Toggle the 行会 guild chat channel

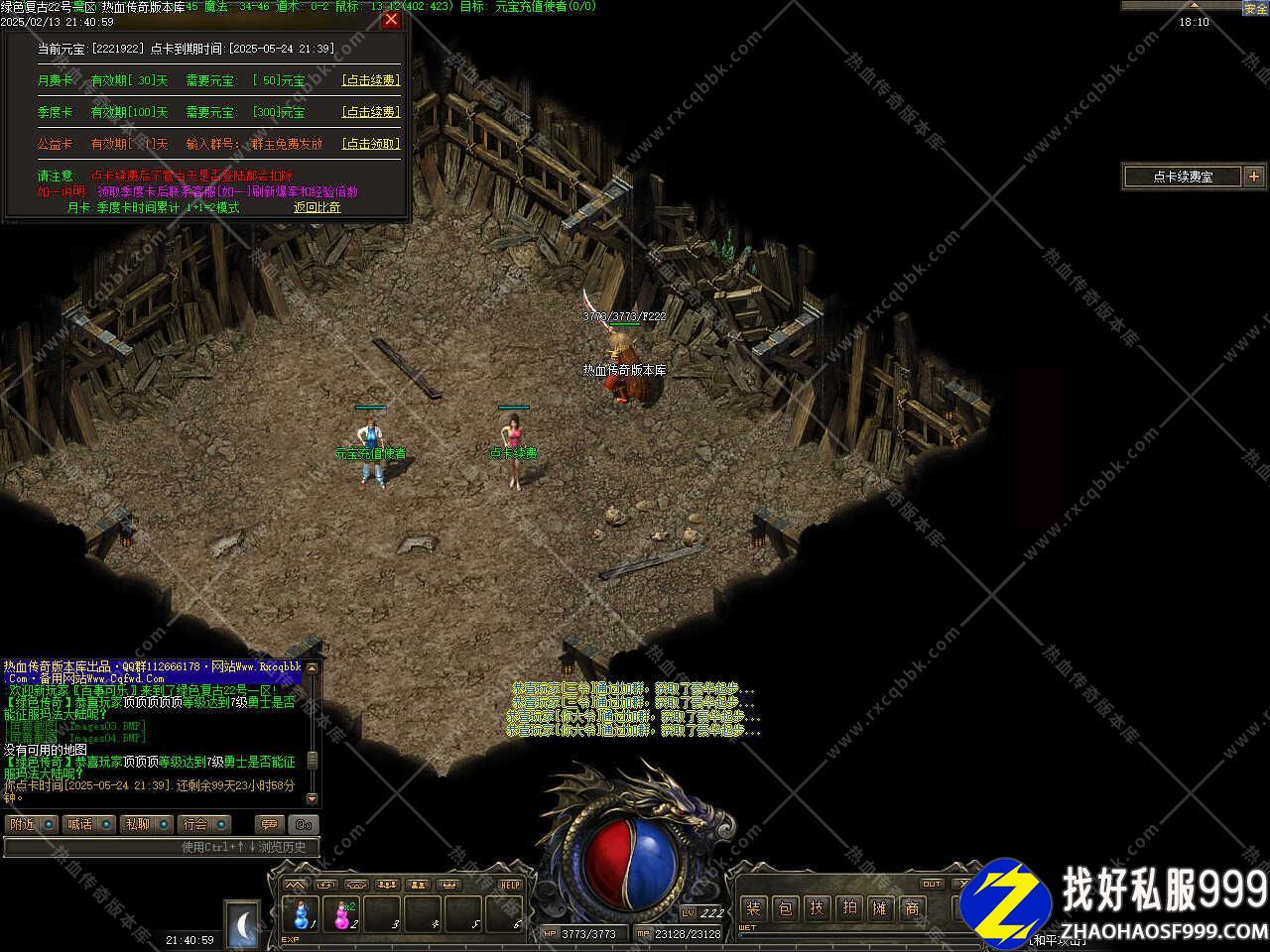click(204, 824)
